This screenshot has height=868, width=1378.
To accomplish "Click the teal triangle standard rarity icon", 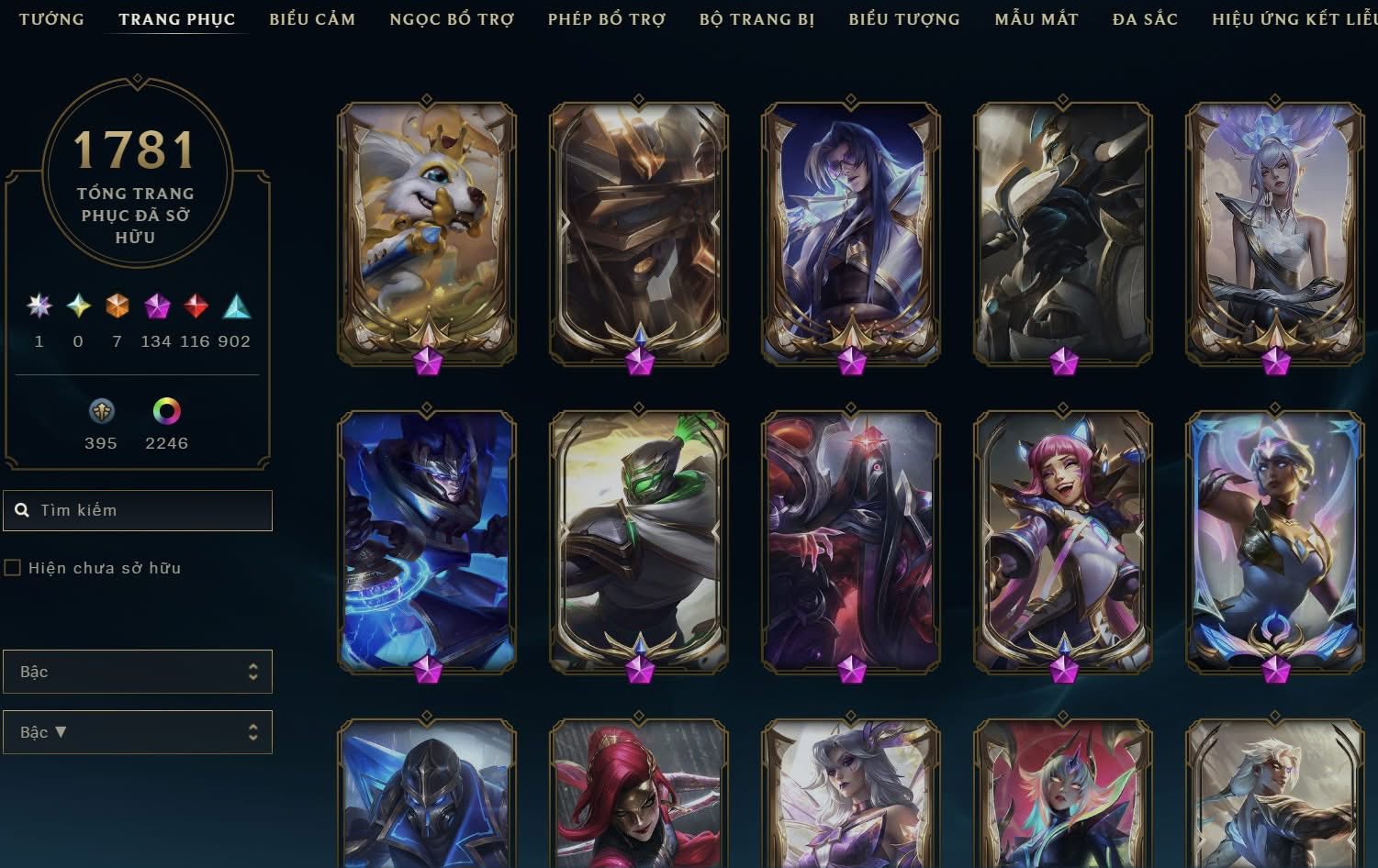I will (234, 306).
